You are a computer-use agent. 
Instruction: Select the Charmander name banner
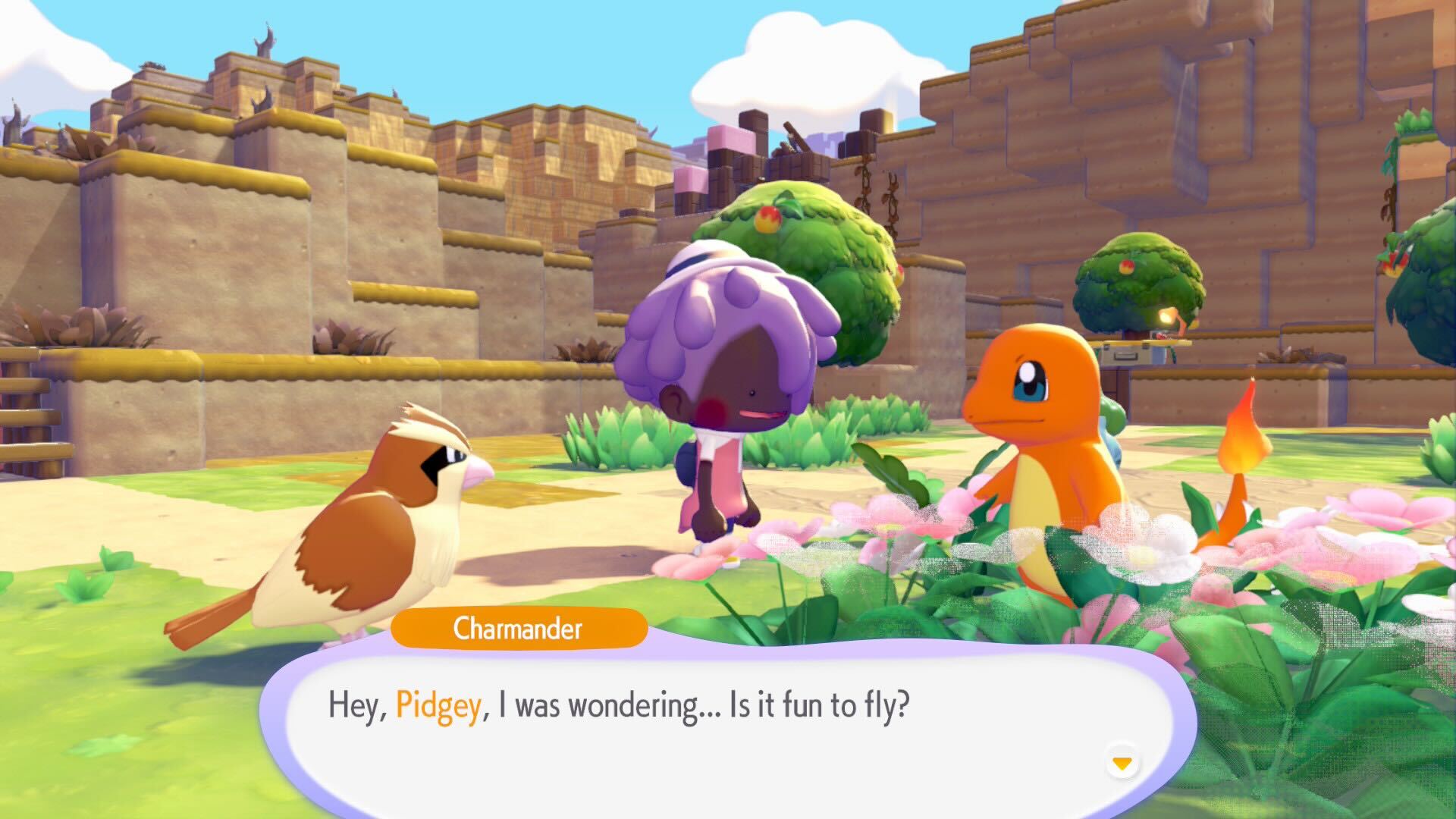pyautogui.click(x=518, y=628)
